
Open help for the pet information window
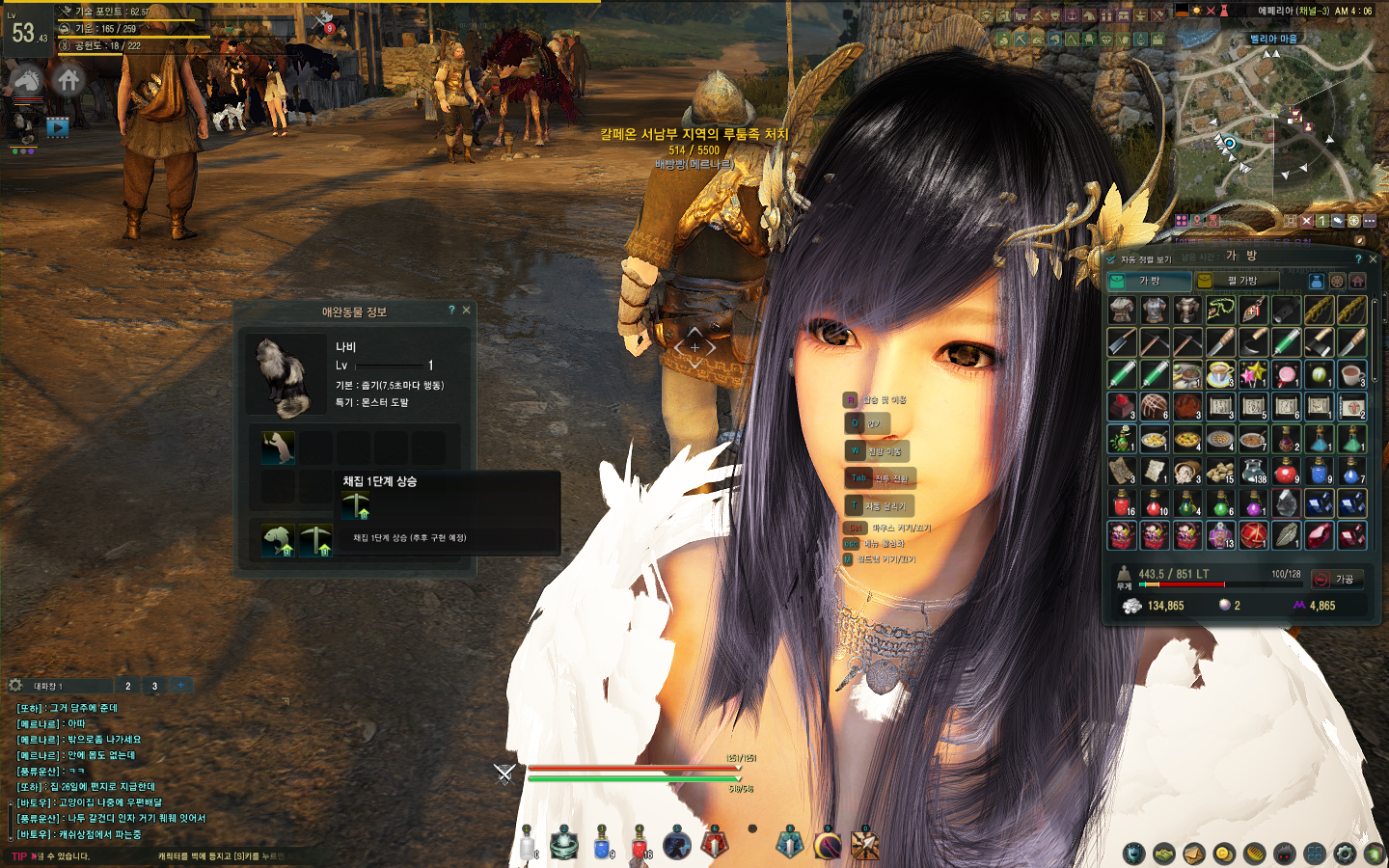pos(451,311)
